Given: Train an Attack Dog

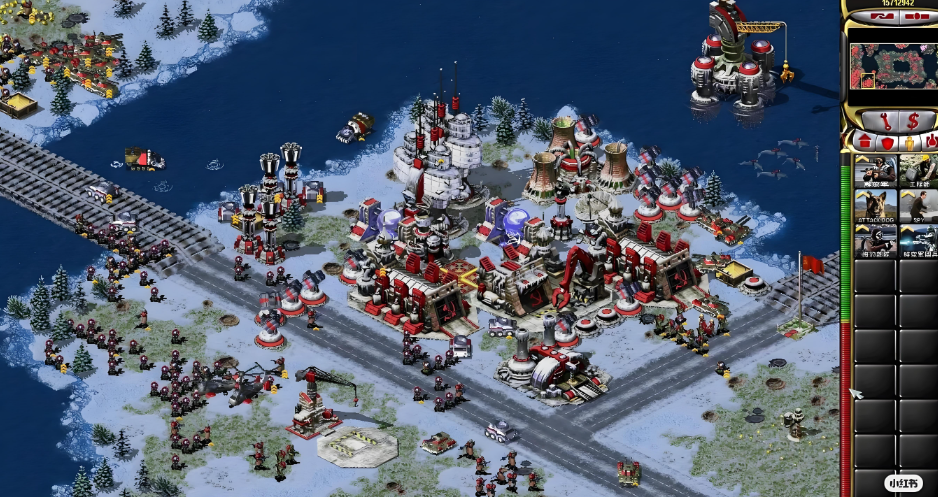Looking at the screenshot, I should coord(875,206).
